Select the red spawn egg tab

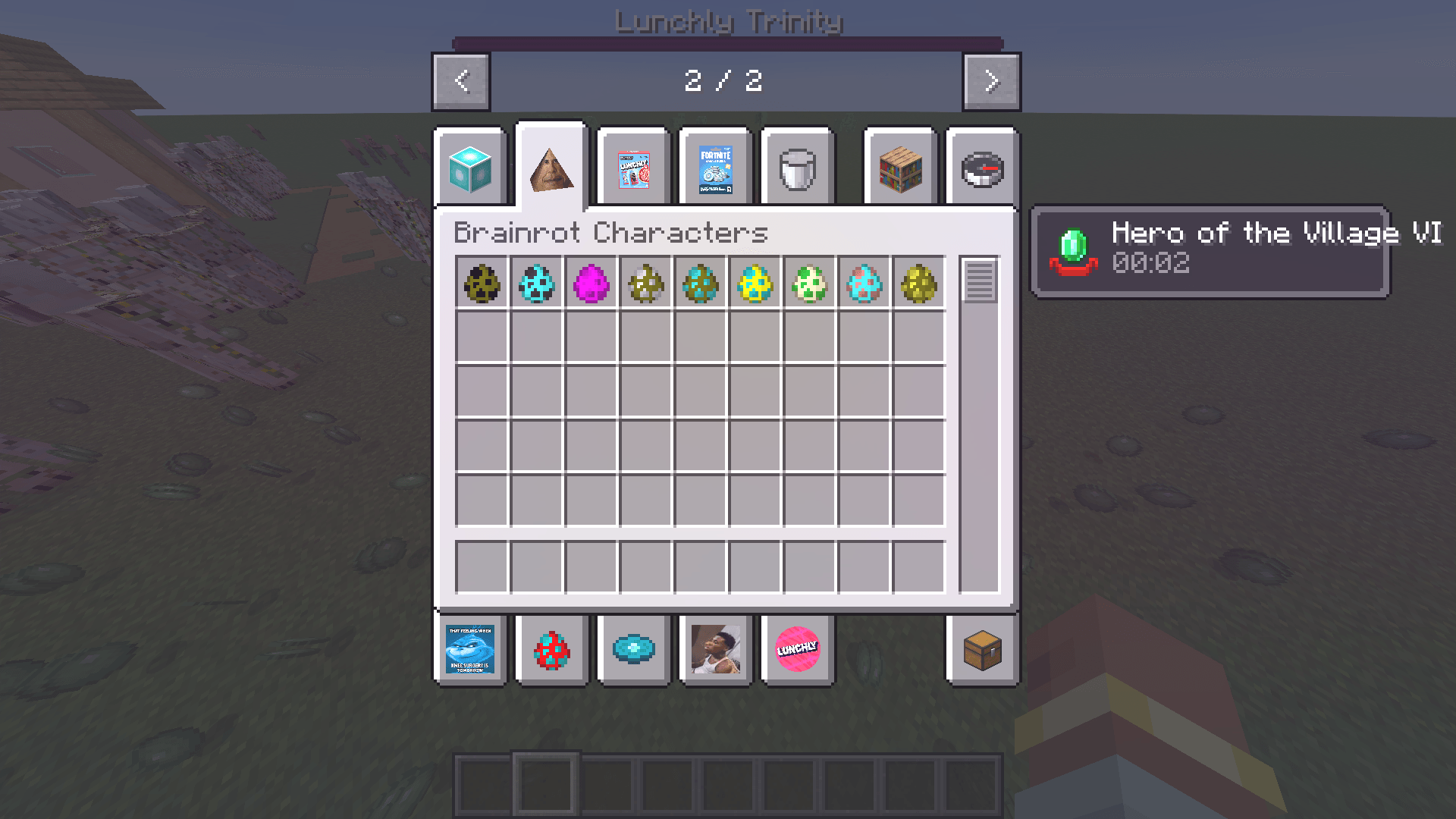[551, 650]
